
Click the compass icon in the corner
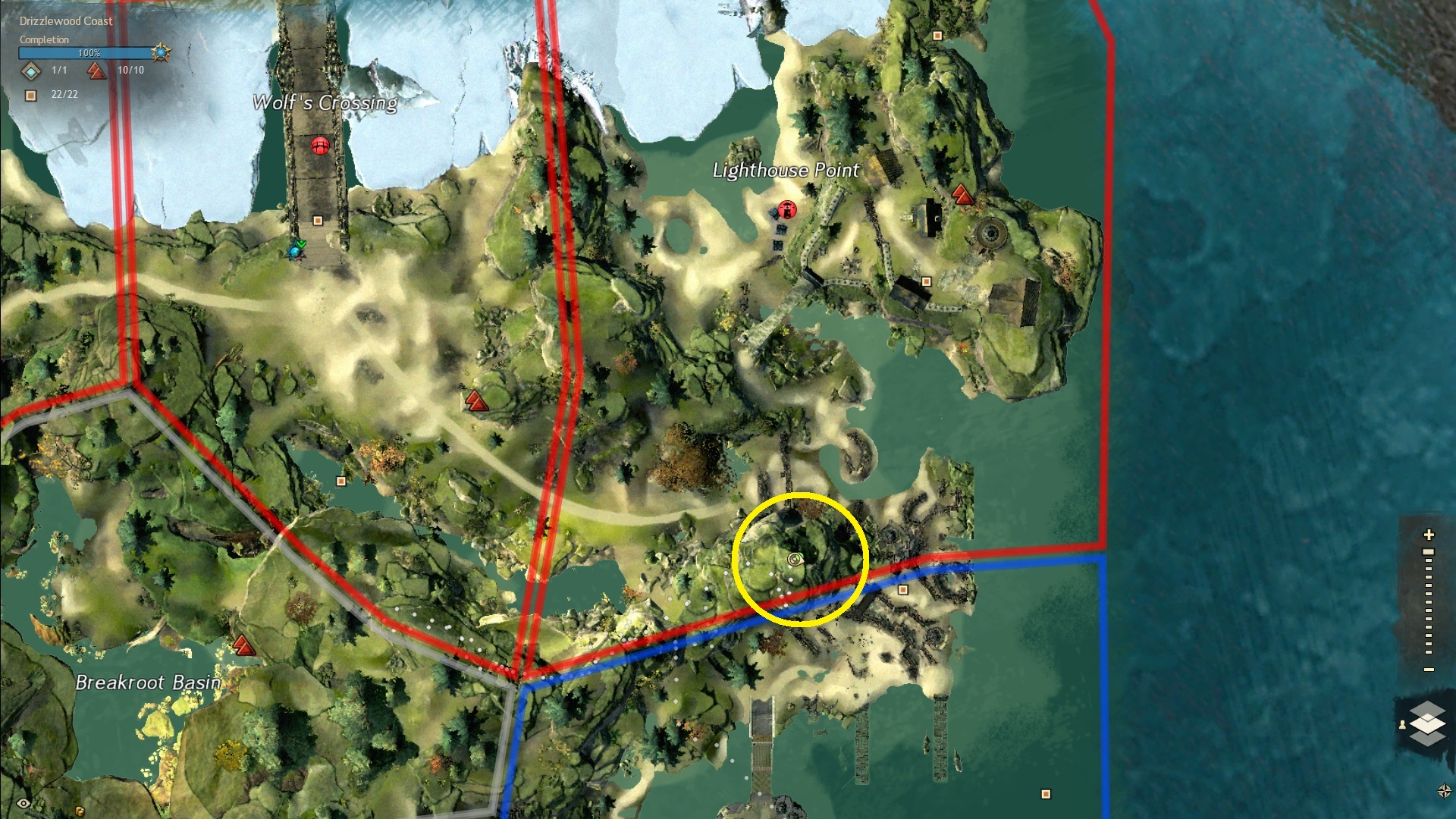pyautogui.click(x=1444, y=792)
